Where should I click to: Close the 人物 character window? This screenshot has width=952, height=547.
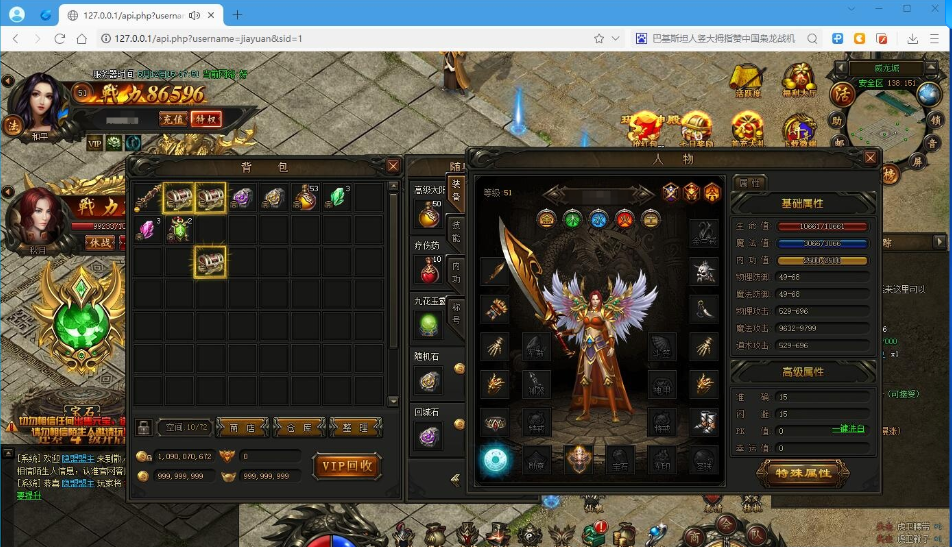pos(871,158)
